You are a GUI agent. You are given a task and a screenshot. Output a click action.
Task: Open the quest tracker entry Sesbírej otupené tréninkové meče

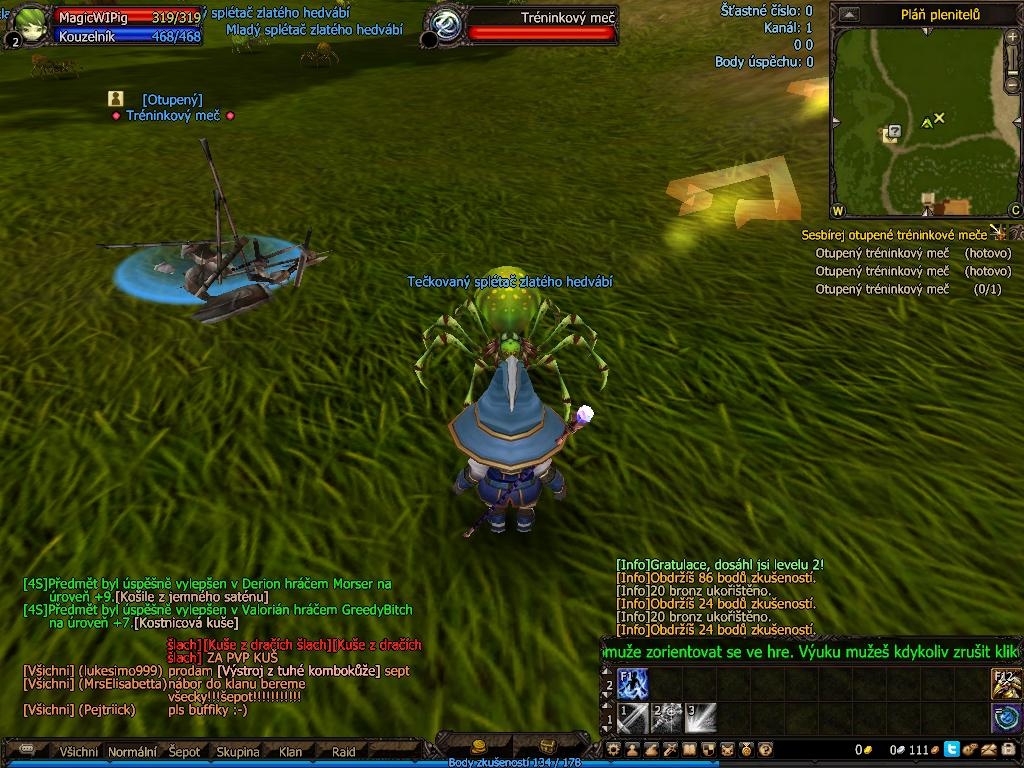[893, 235]
